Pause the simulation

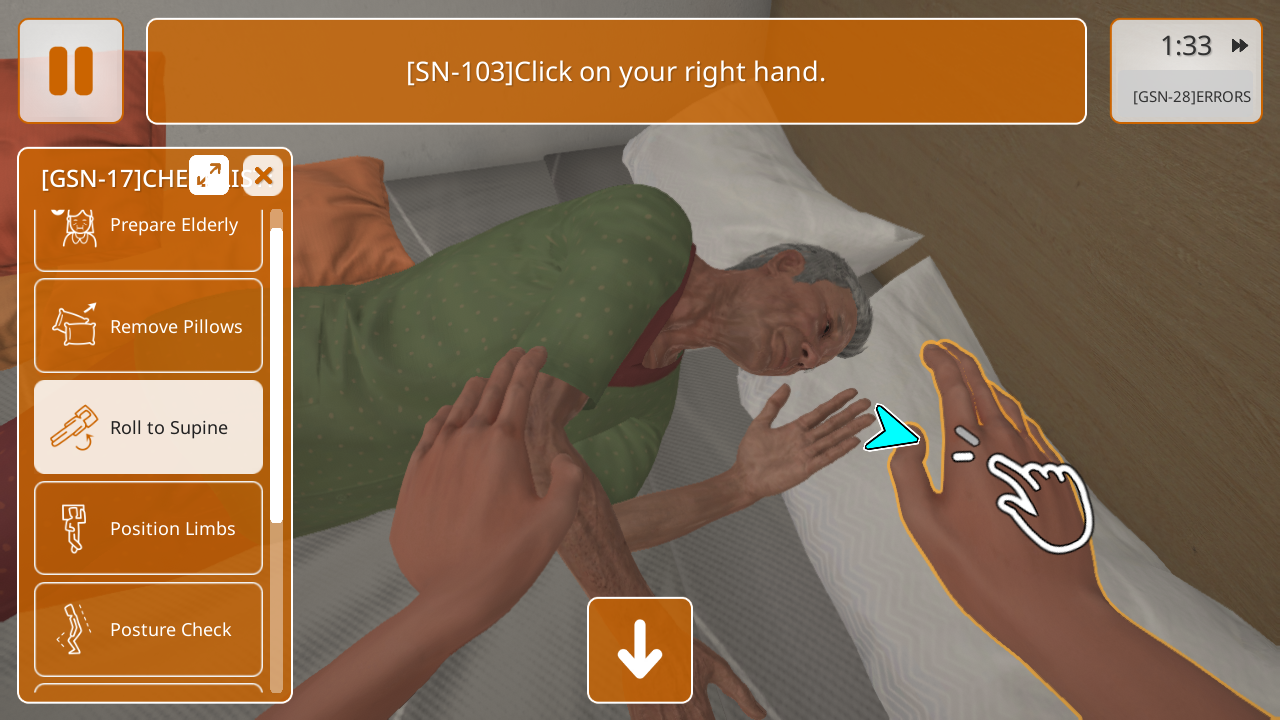[x=71, y=71]
